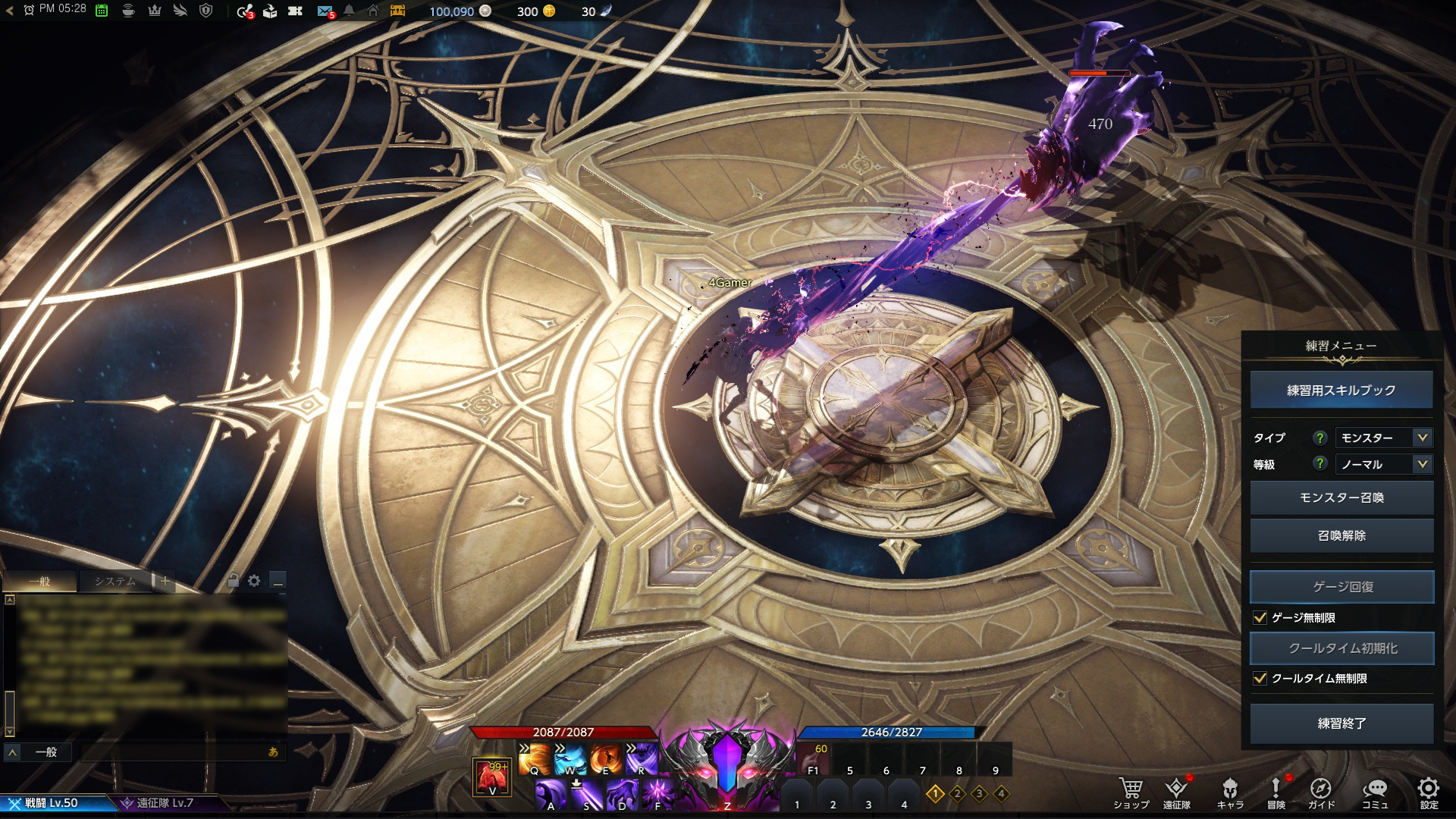This screenshot has height=819, width=1456.
Task: Click the クールタイム初期化 button
Action: (1341, 648)
